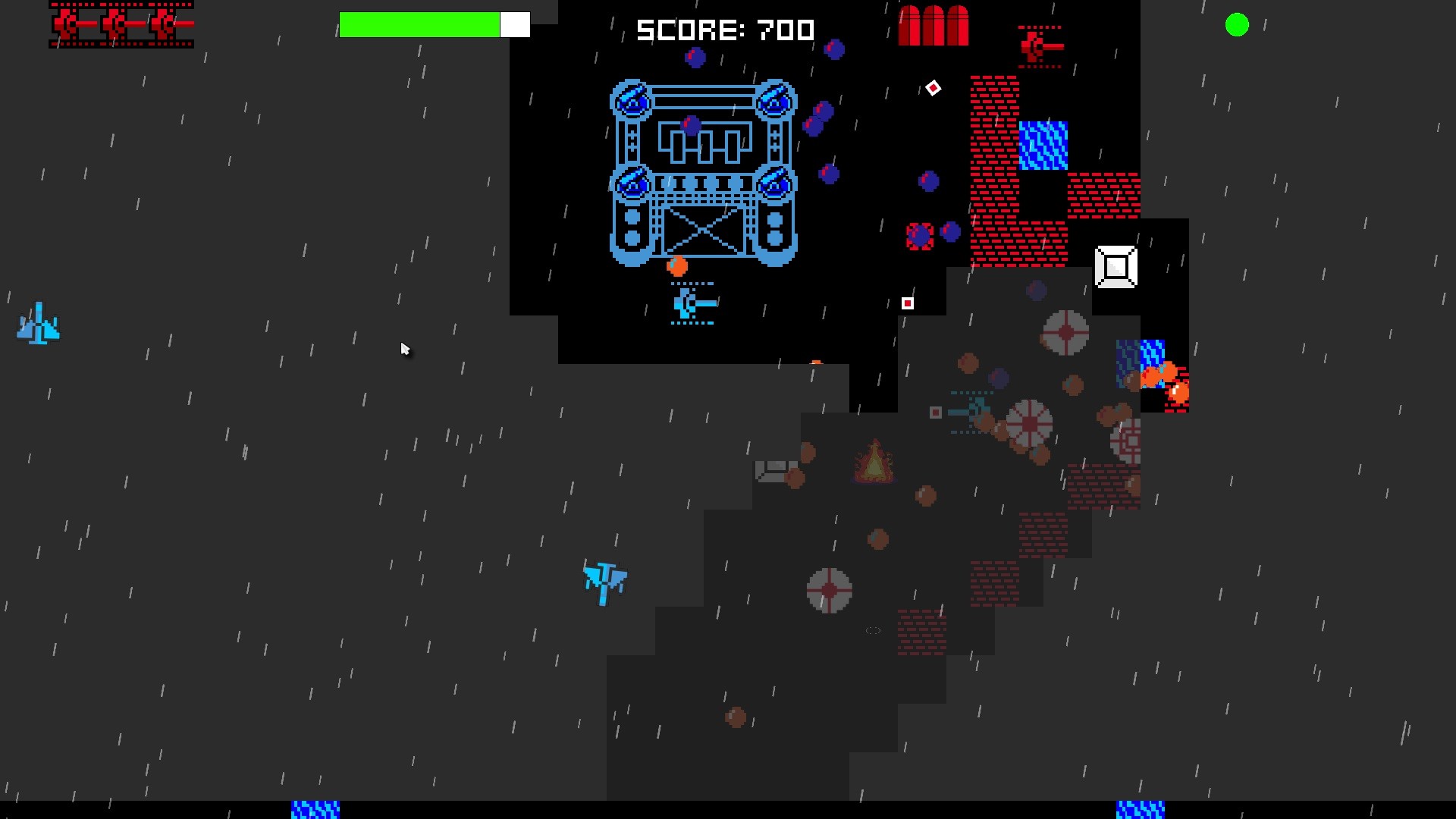Select the three red ammo shell icons
Viewport: 1456px width, 819px height.
click(933, 25)
